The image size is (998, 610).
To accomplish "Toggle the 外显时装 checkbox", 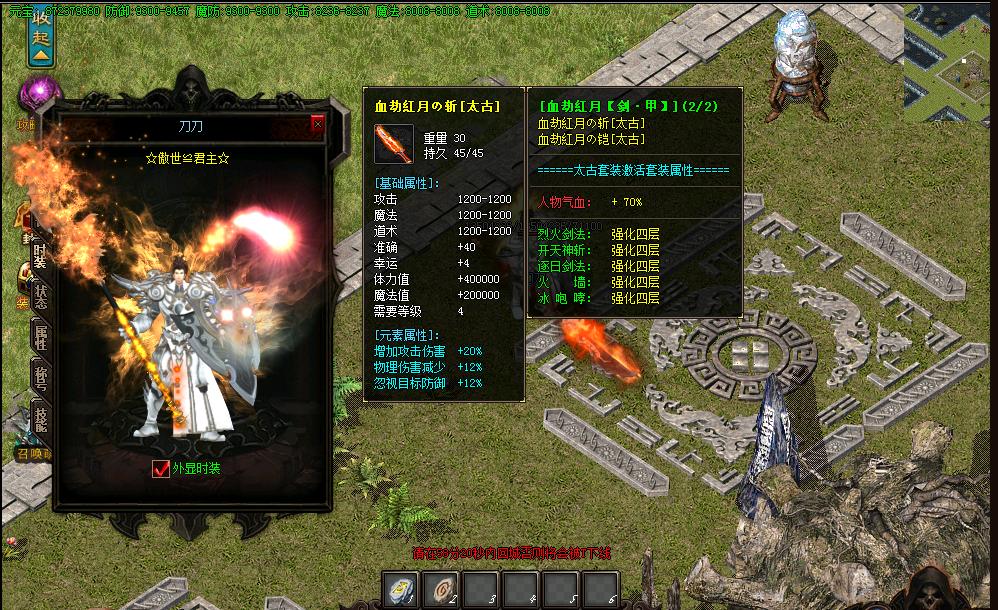I will (x=160, y=469).
